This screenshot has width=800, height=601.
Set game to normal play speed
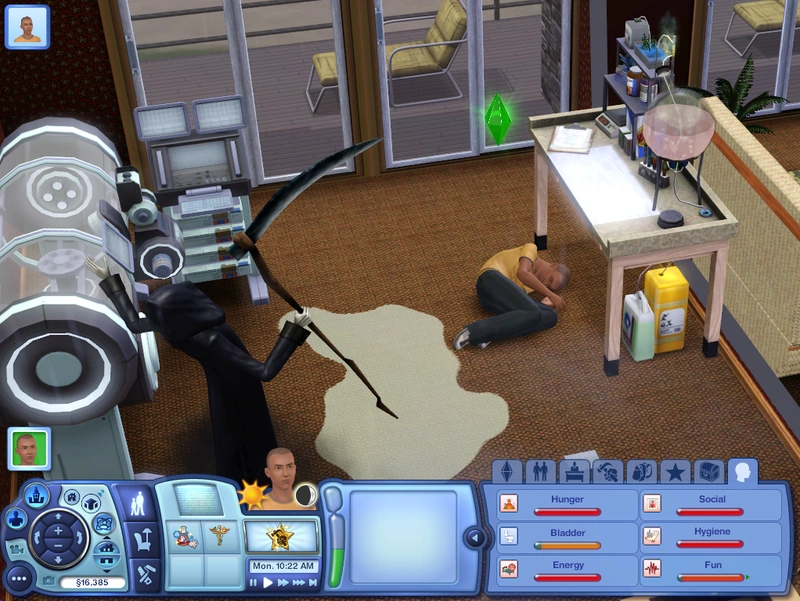point(268,581)
